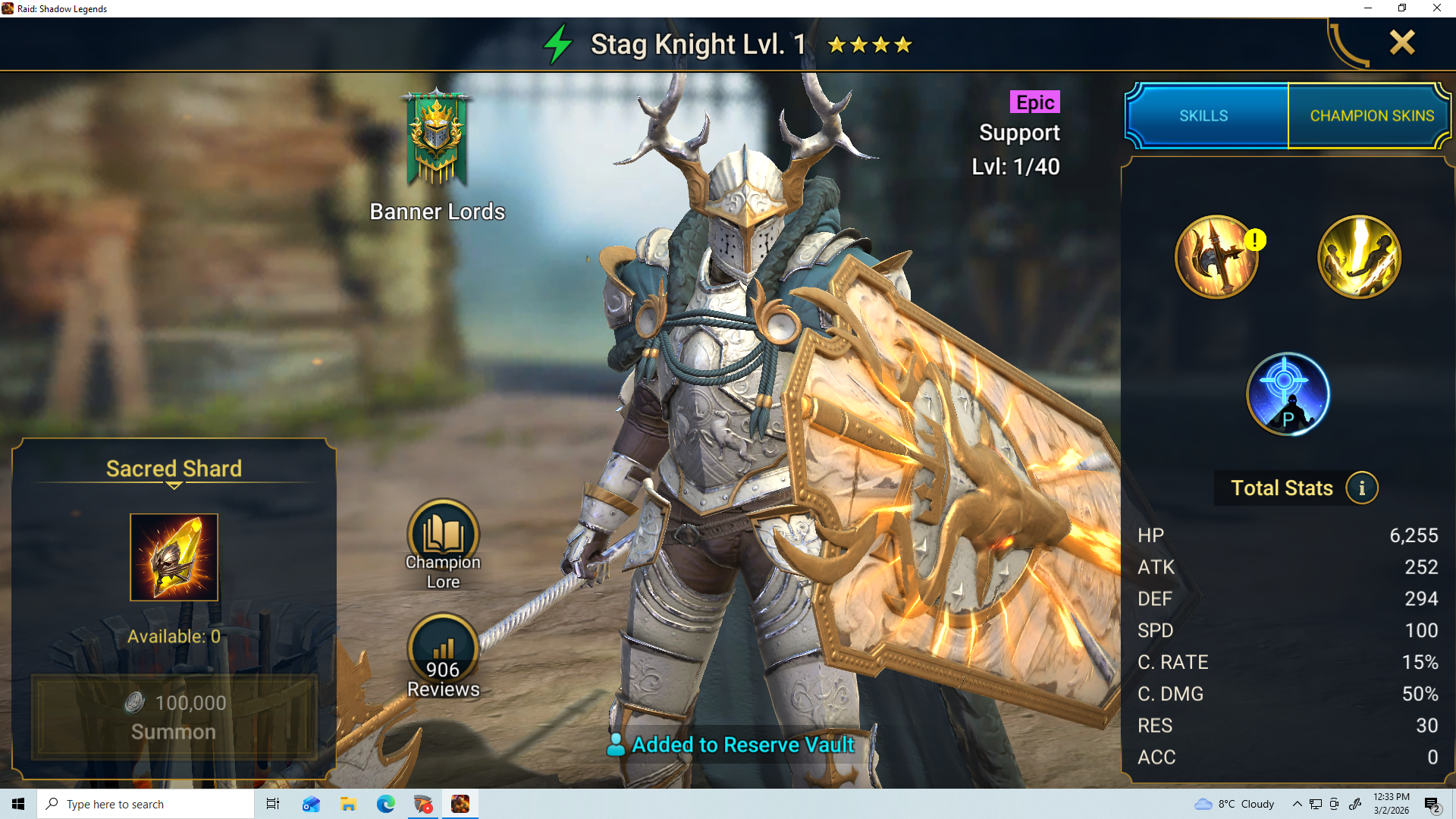Click the Banner Lords faction banner

[x=437, y=140]
